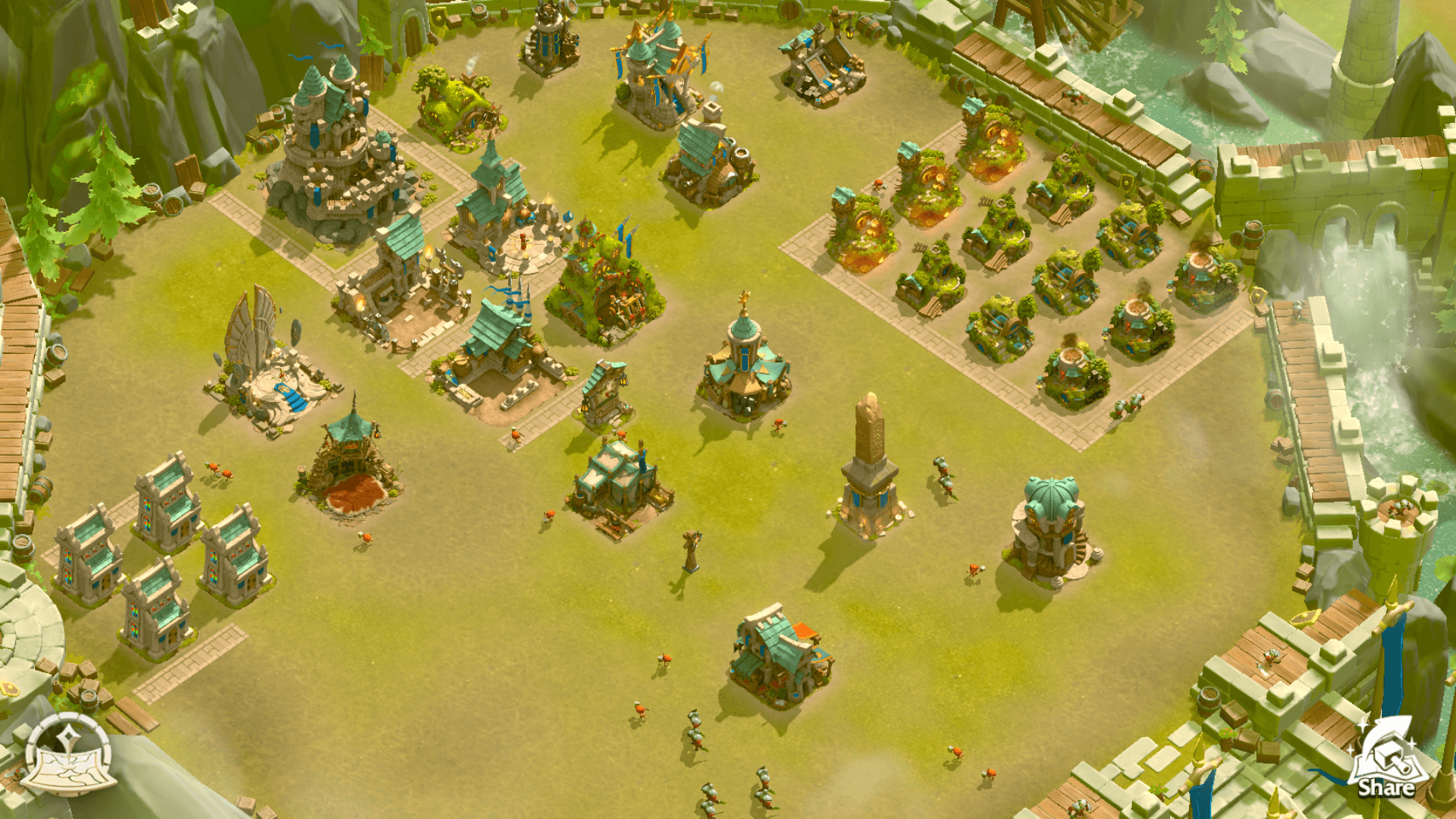
Task: Click the Share helmet button
Action: pos(1386,759)
